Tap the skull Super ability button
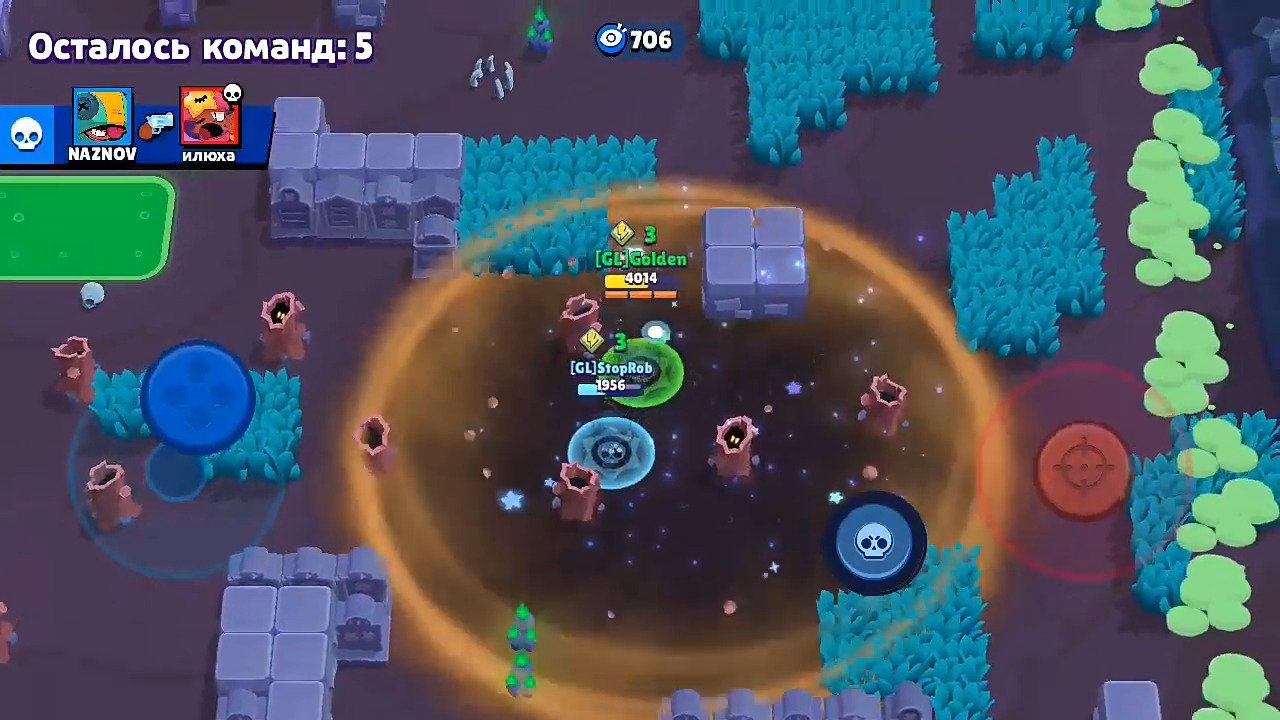The image size is (1280, 720). (x=875, y=542)
